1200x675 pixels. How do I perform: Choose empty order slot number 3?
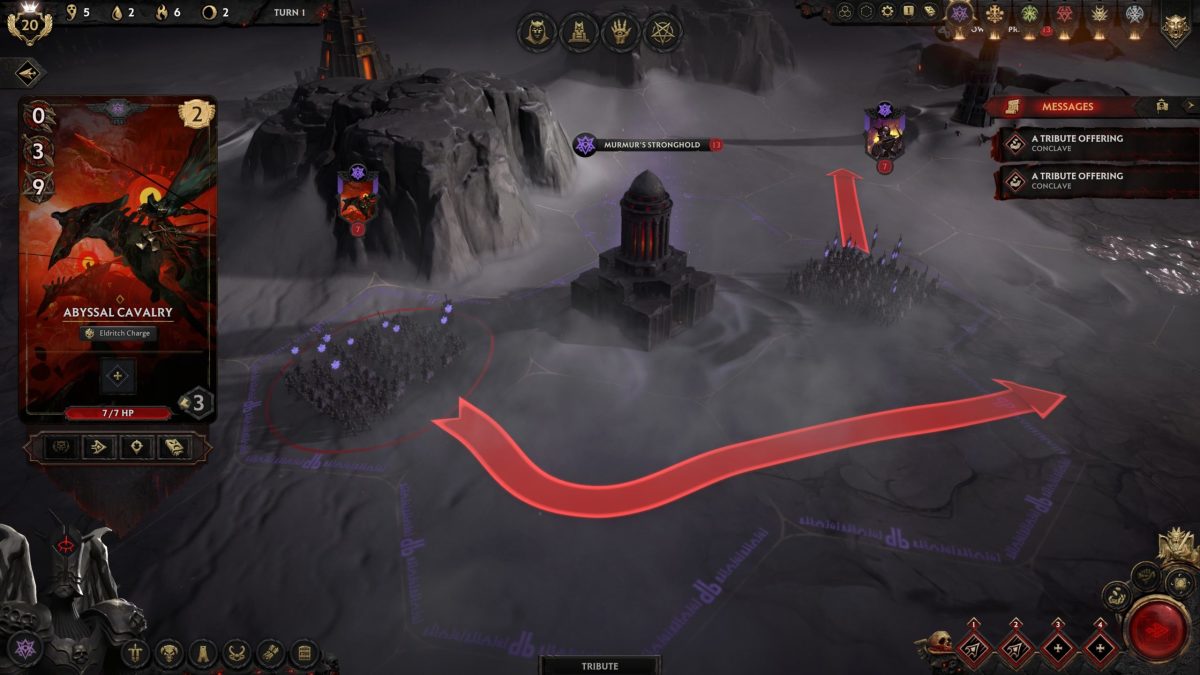(1058, 650)
